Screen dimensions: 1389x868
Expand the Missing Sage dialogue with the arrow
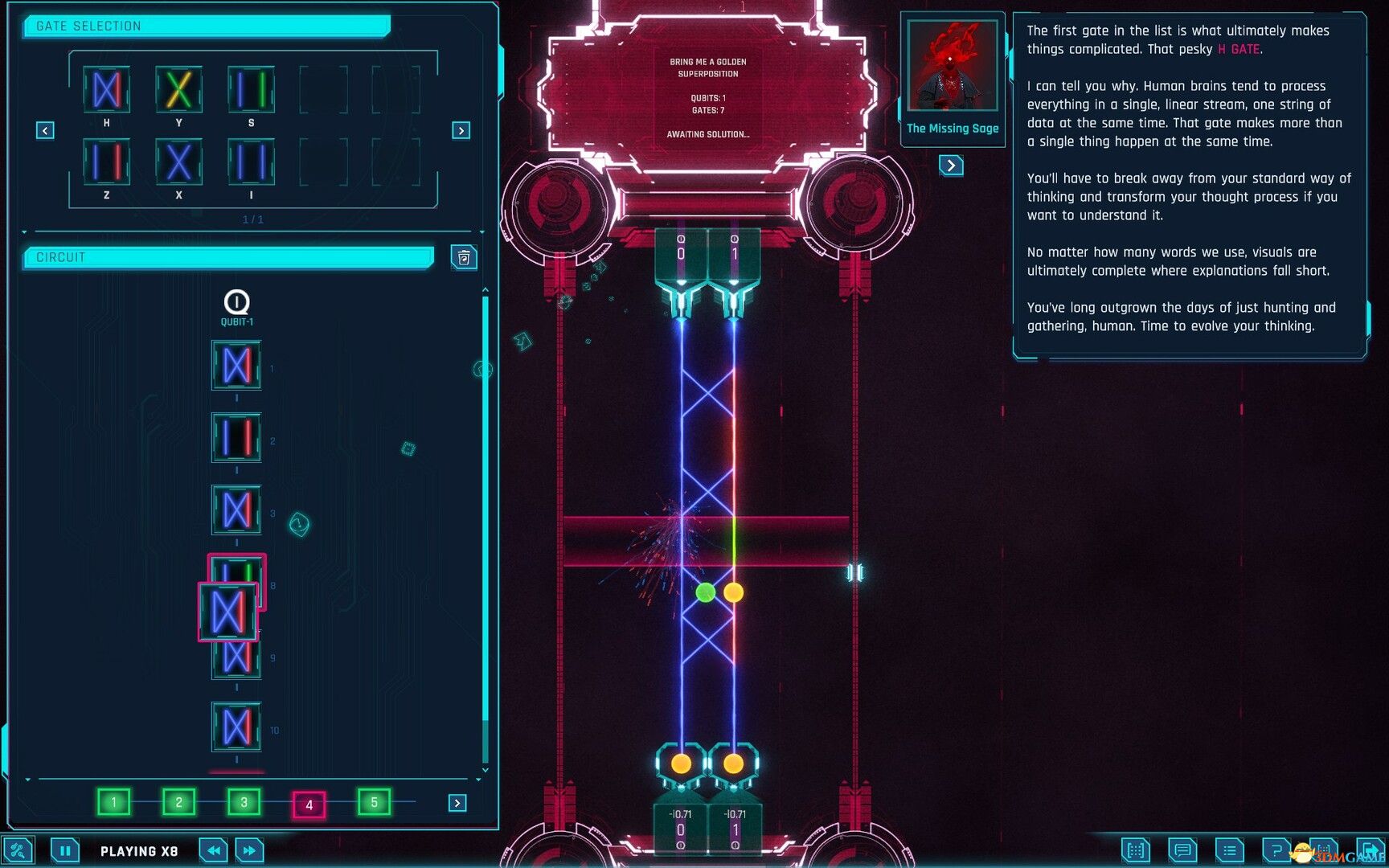952,166
